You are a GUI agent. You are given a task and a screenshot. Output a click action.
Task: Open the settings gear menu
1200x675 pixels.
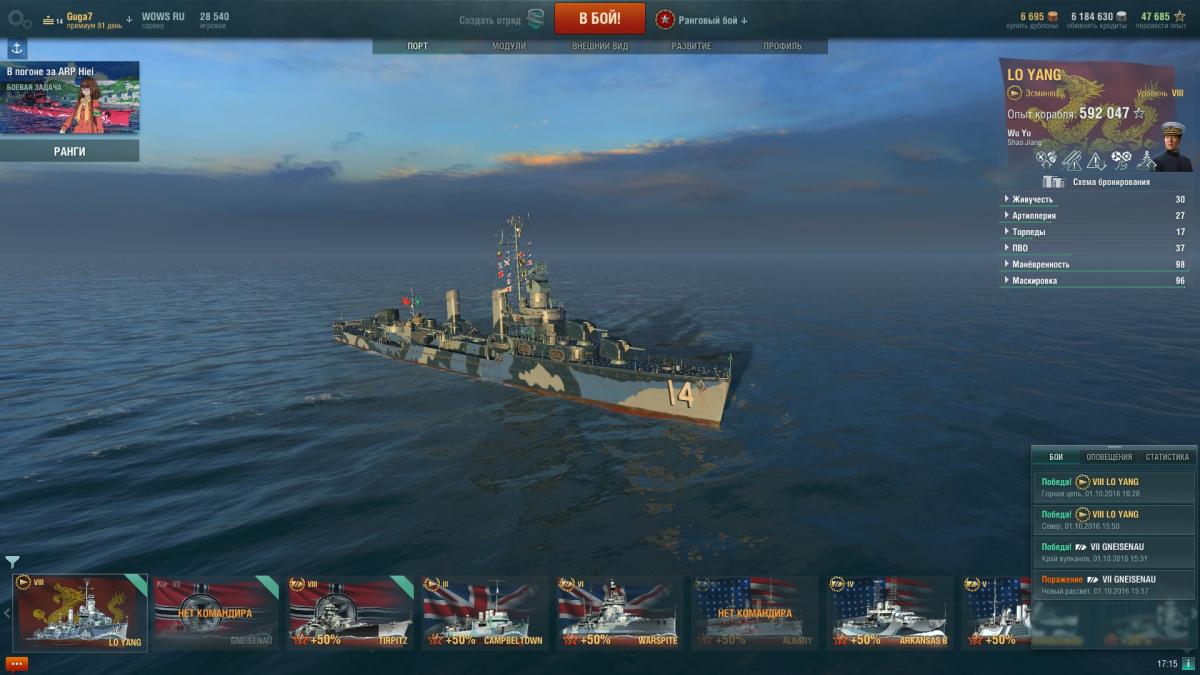(x=19, y=18)
